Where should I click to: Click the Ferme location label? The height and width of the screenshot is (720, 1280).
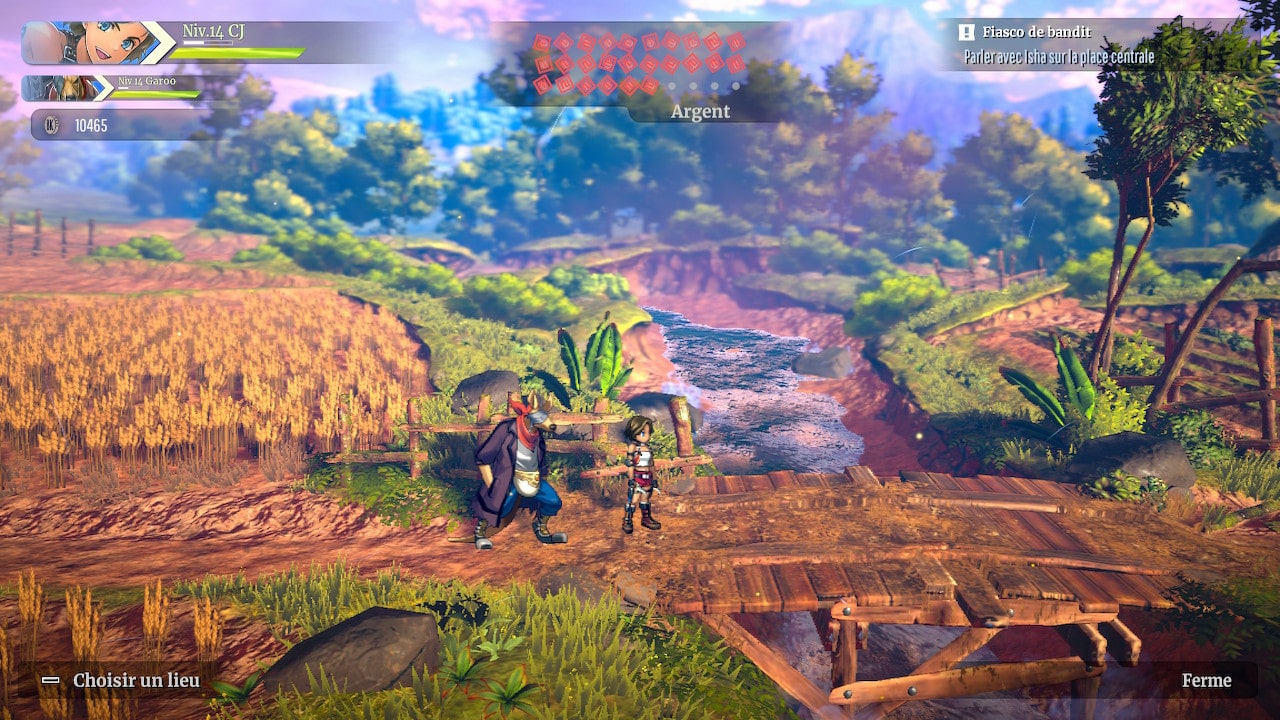click(1206, 681)
